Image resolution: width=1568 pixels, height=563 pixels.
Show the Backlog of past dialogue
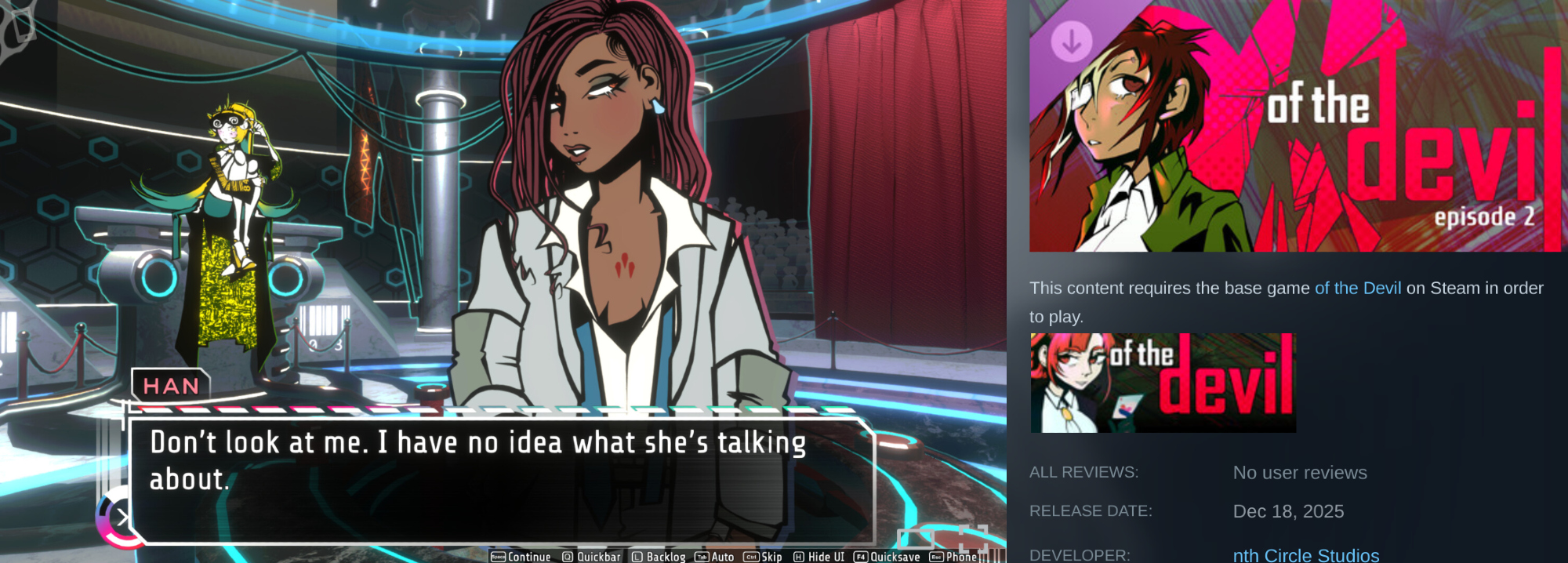pos(659,557)
